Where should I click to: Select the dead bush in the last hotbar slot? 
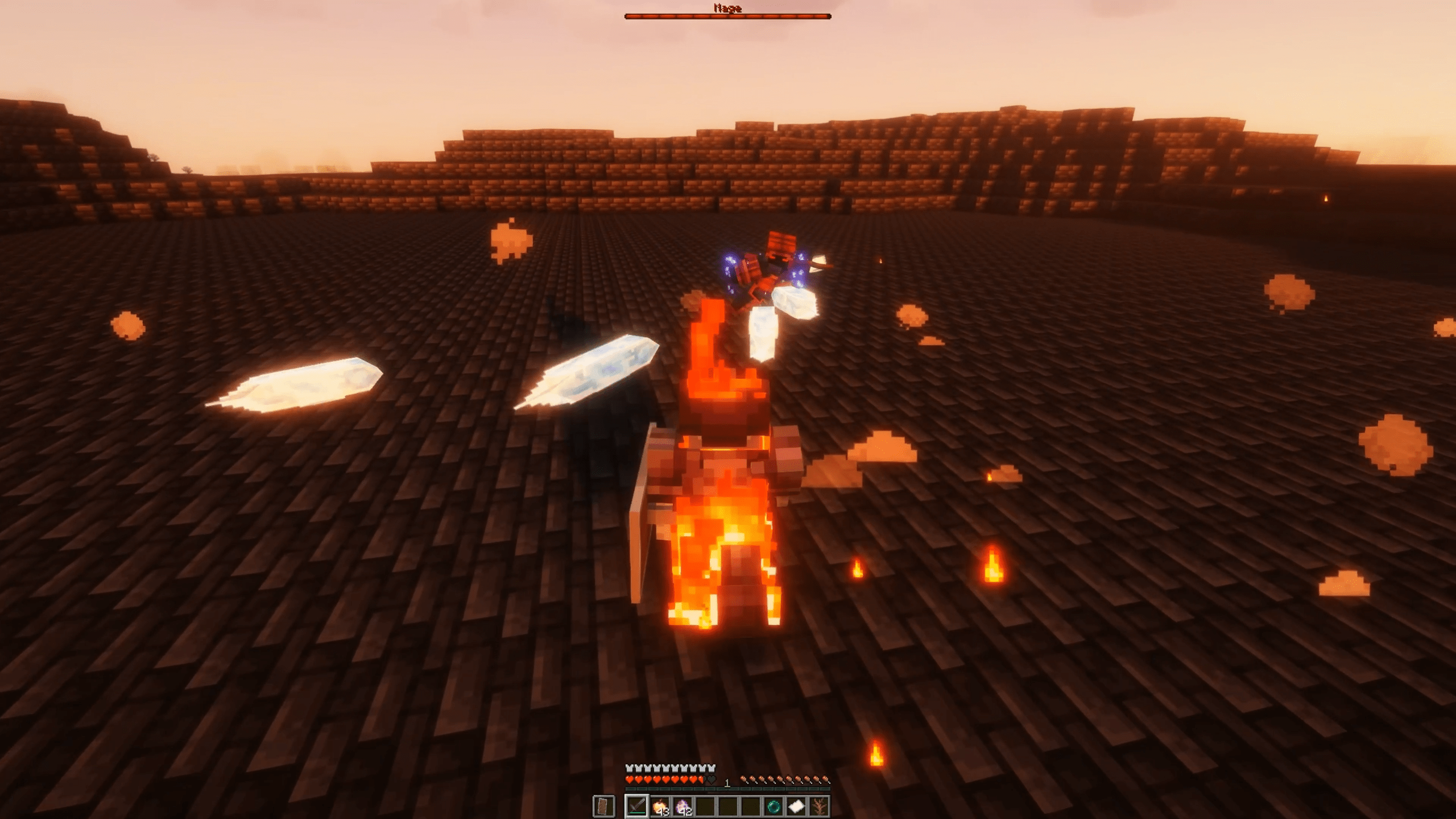tap(819, 806)
